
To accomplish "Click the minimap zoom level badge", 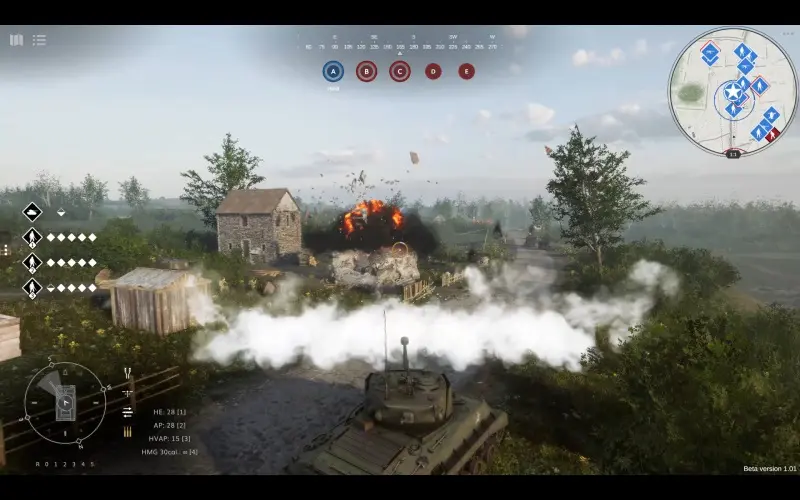I will coord(733,154).
